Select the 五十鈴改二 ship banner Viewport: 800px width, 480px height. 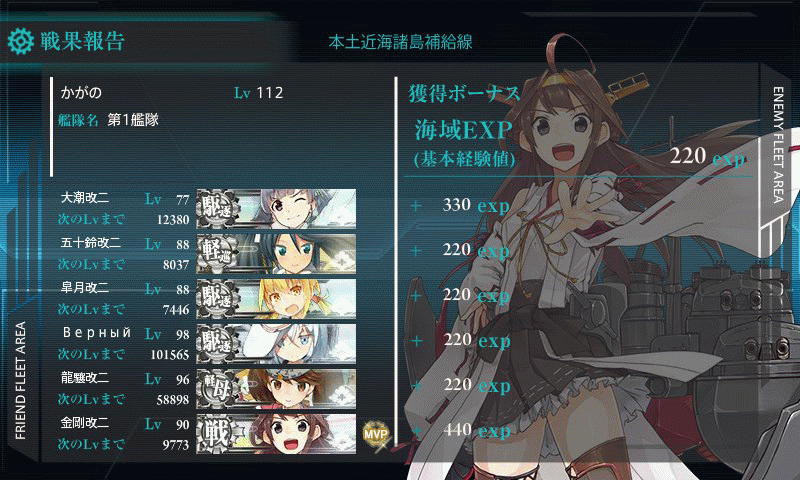[276, 251]
